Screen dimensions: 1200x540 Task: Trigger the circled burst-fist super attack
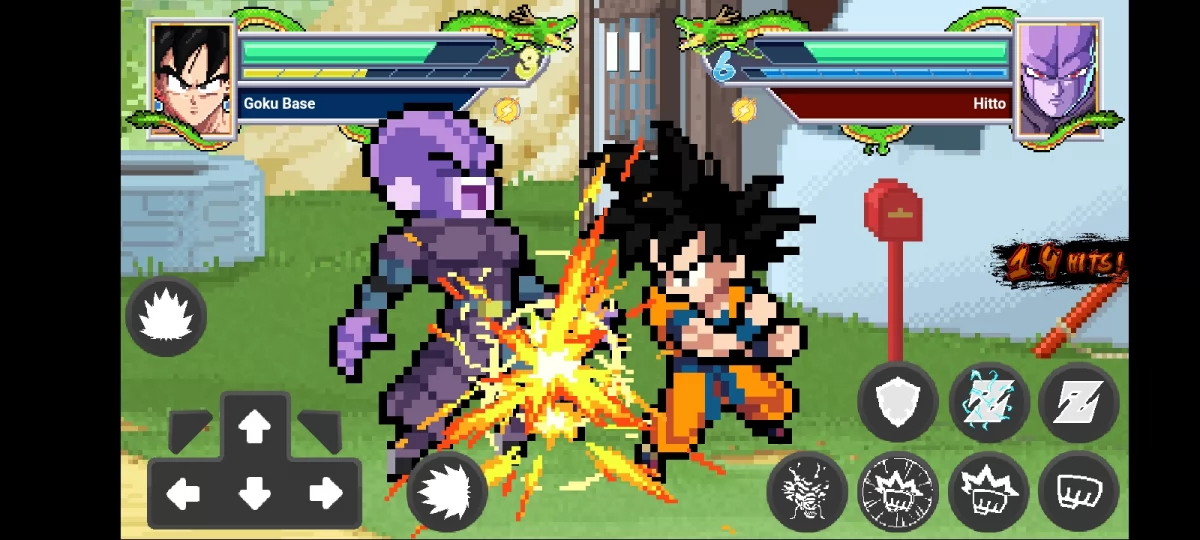[x=898, y=491]
